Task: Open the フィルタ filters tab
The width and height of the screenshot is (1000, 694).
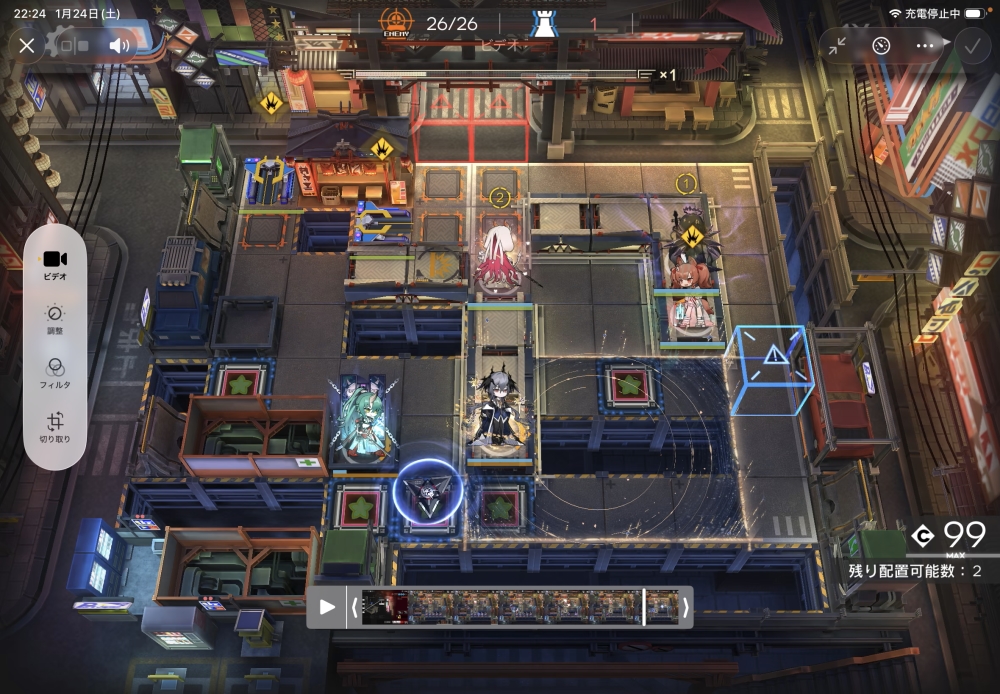Action: pyautogui.click(x=55, y=373)
